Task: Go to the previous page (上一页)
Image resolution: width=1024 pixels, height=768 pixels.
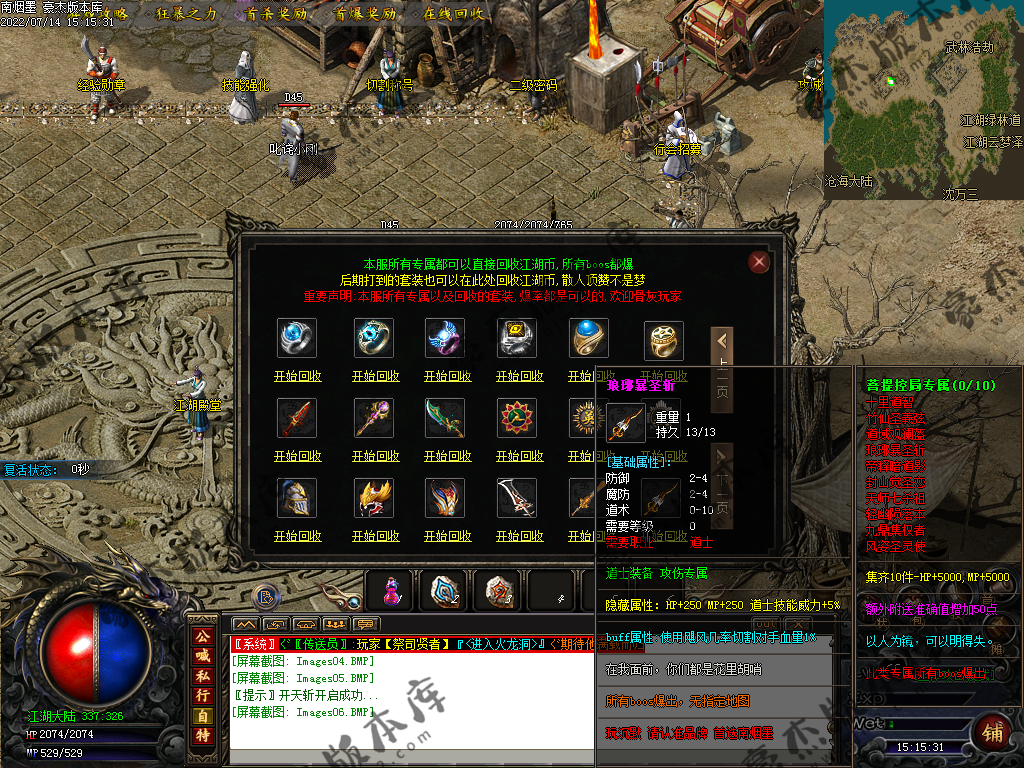Action: 722,370
